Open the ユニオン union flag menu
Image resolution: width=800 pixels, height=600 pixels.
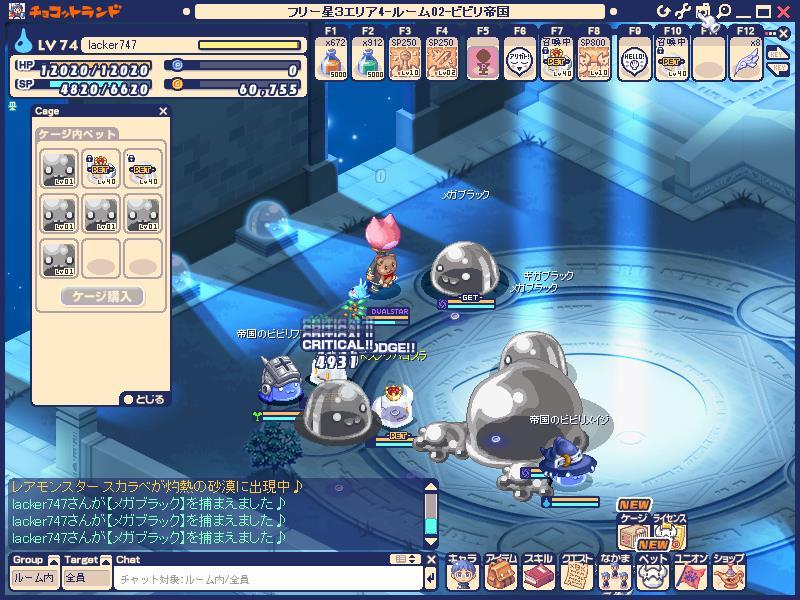click(690, 573)
